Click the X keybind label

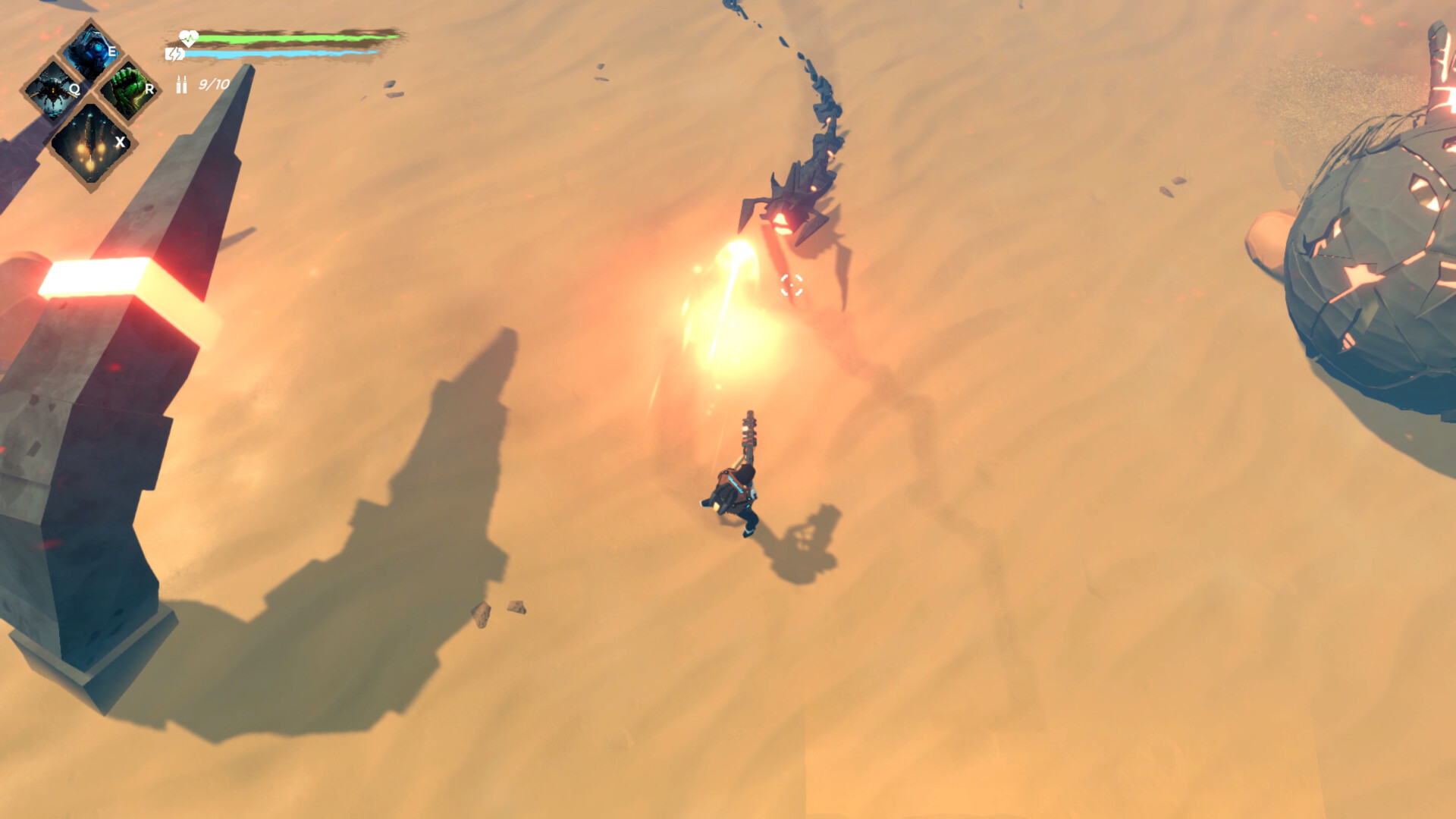(x=119, y=143)
